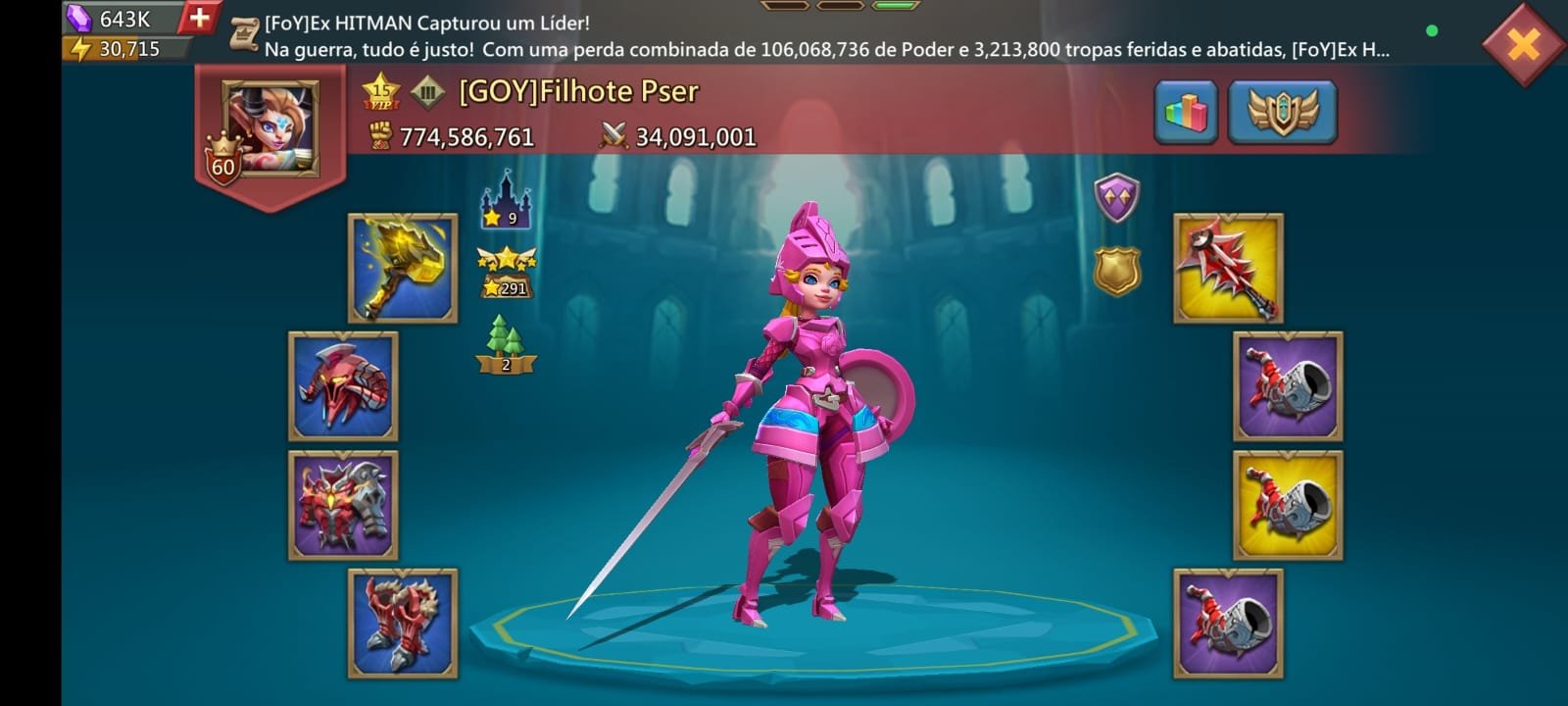Tap the golden shield badge icon
The width and height of the screenshot is (1568, 706).
(1116, 271)
